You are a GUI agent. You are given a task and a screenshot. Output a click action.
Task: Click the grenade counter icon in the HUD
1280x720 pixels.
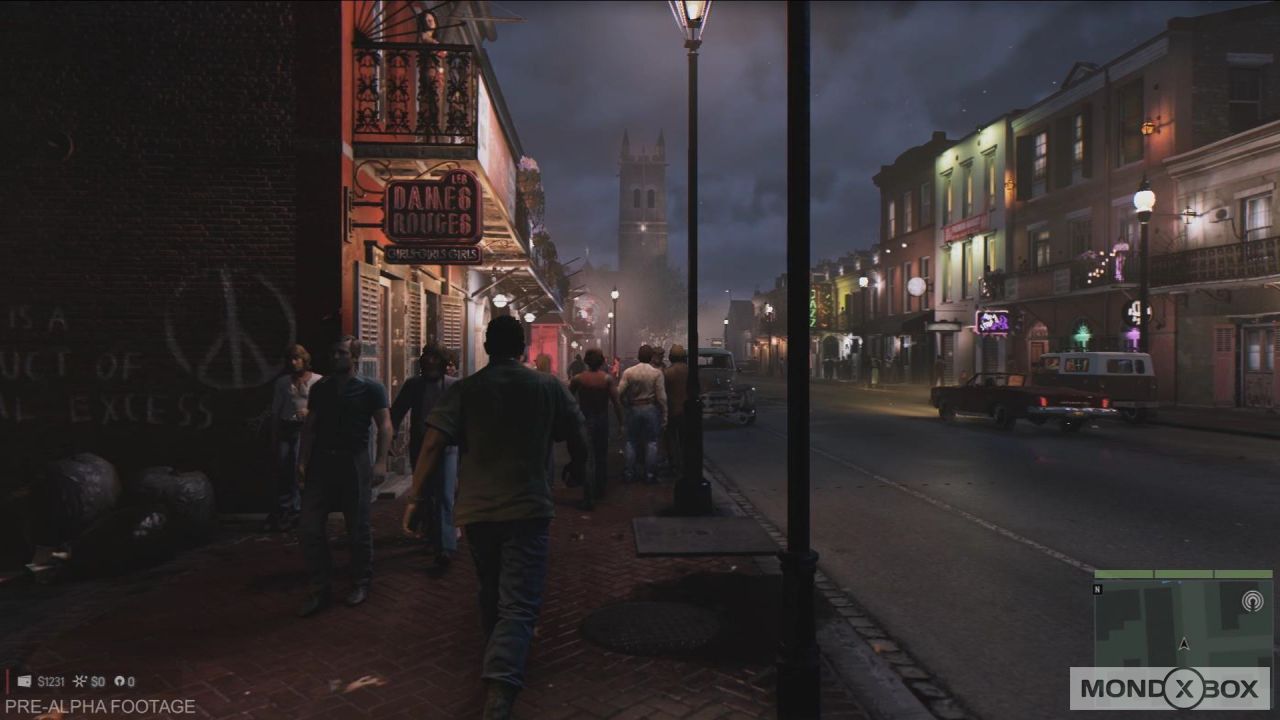(x=120, y=681)
